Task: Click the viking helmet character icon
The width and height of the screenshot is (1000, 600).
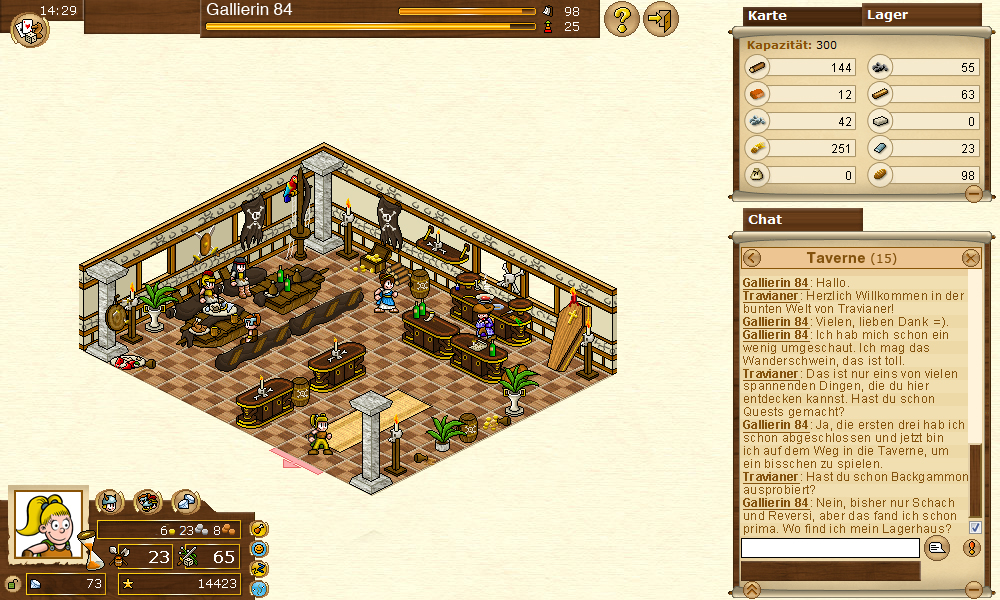Action: [x=110, y=501]
